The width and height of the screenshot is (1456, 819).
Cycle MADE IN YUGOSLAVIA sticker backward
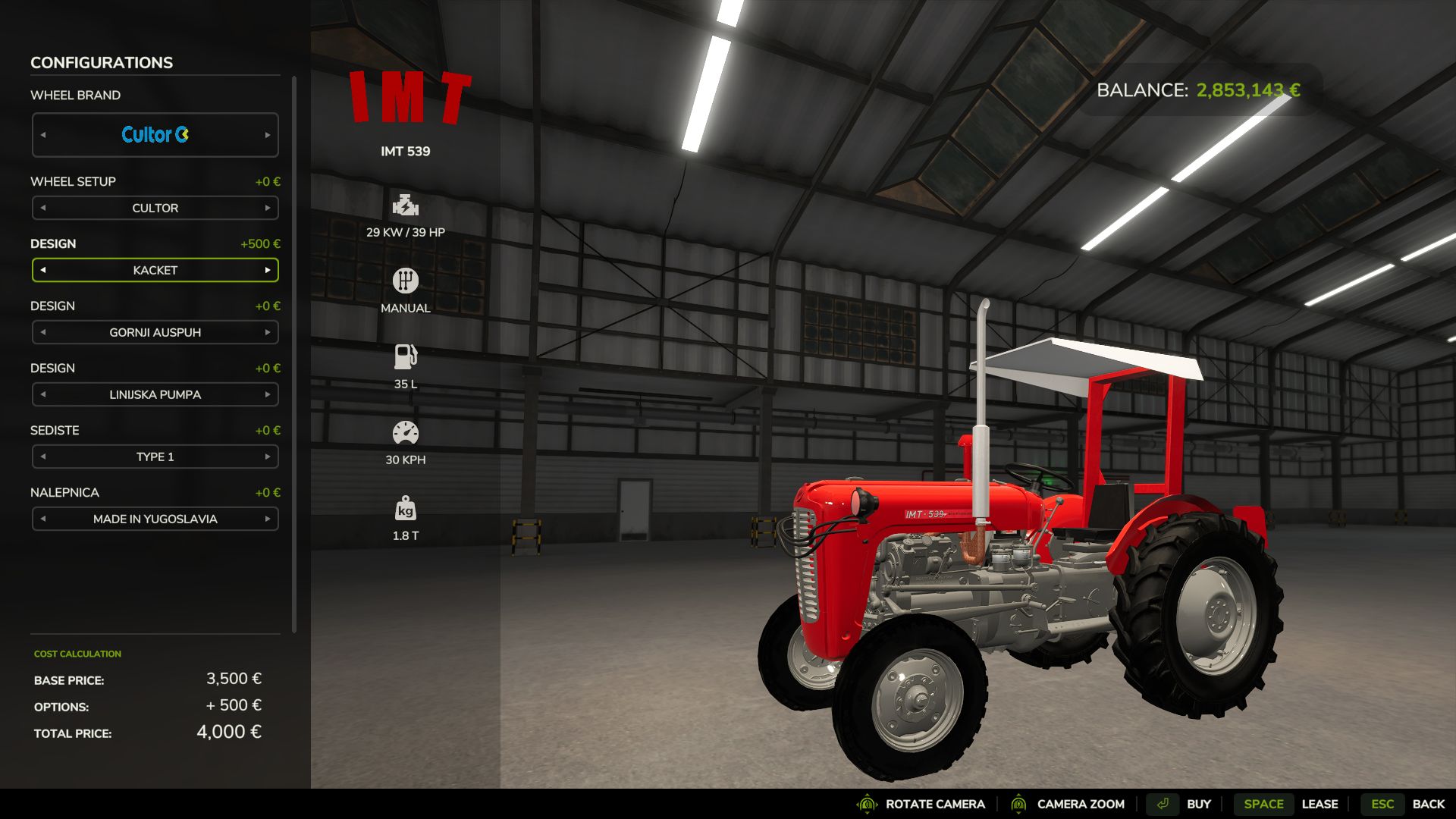(43, 519)
